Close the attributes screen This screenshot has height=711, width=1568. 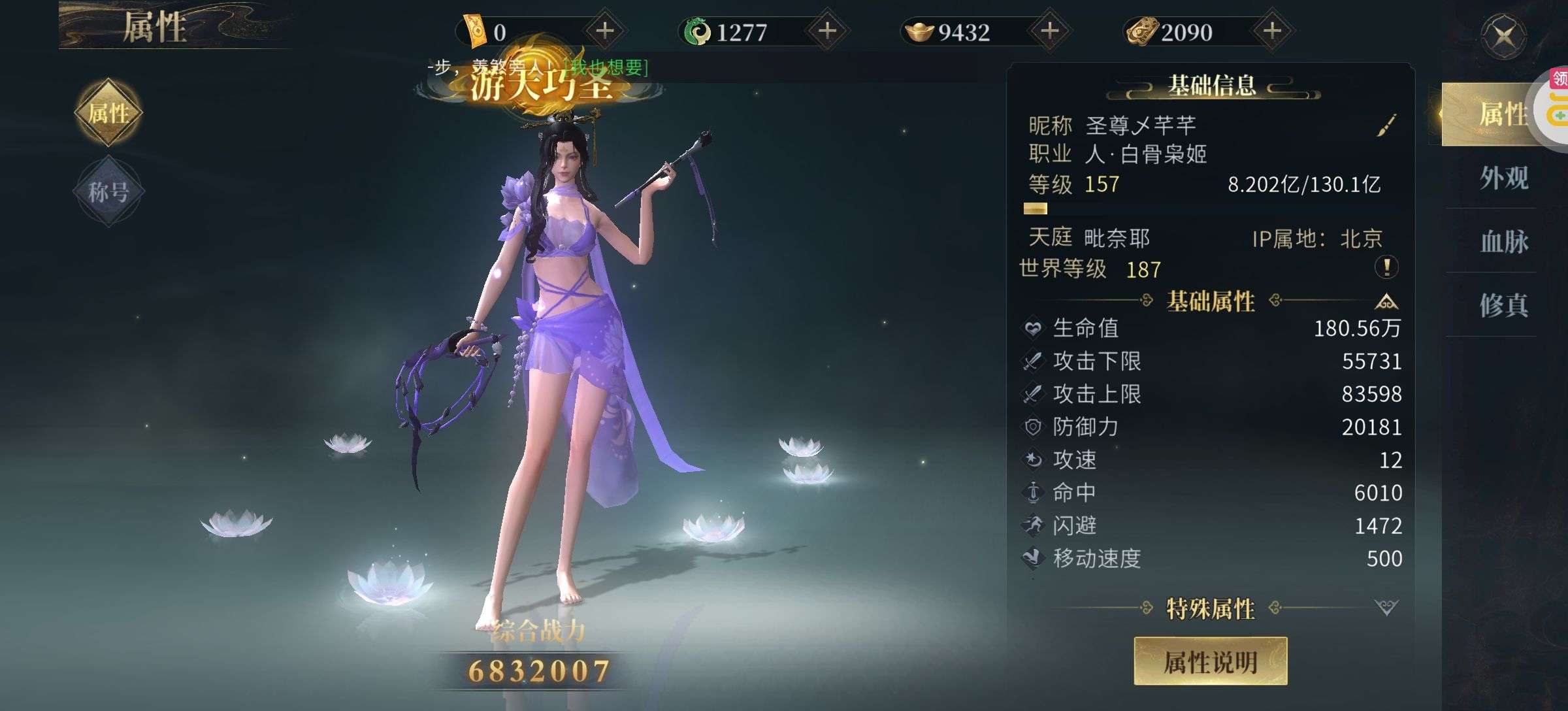pos(1503,36)
